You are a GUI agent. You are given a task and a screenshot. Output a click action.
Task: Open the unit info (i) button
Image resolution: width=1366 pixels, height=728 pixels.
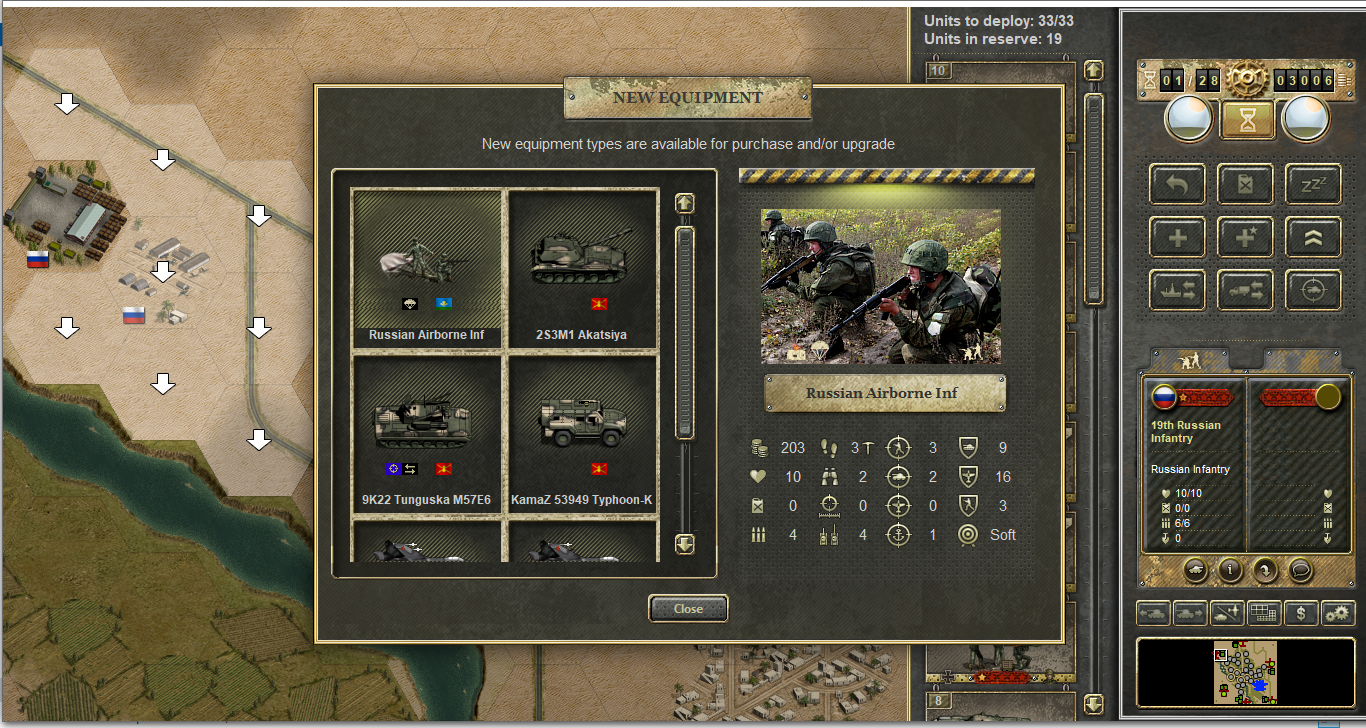click(1229, 570)
